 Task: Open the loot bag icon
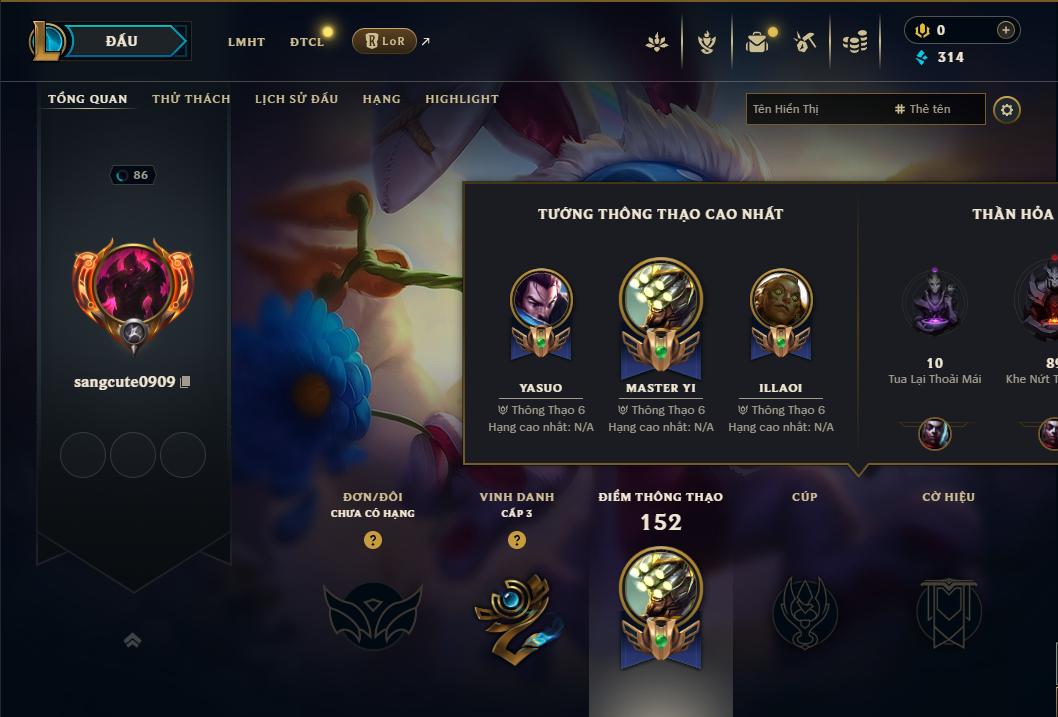pos(757,42)
